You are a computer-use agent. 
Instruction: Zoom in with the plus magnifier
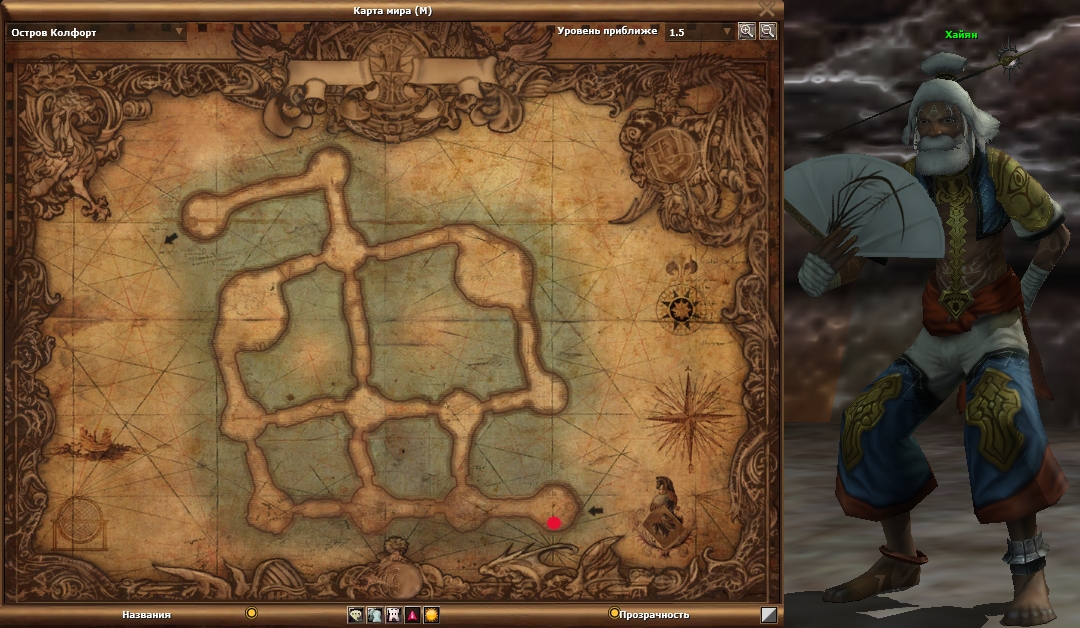[746, 31]
